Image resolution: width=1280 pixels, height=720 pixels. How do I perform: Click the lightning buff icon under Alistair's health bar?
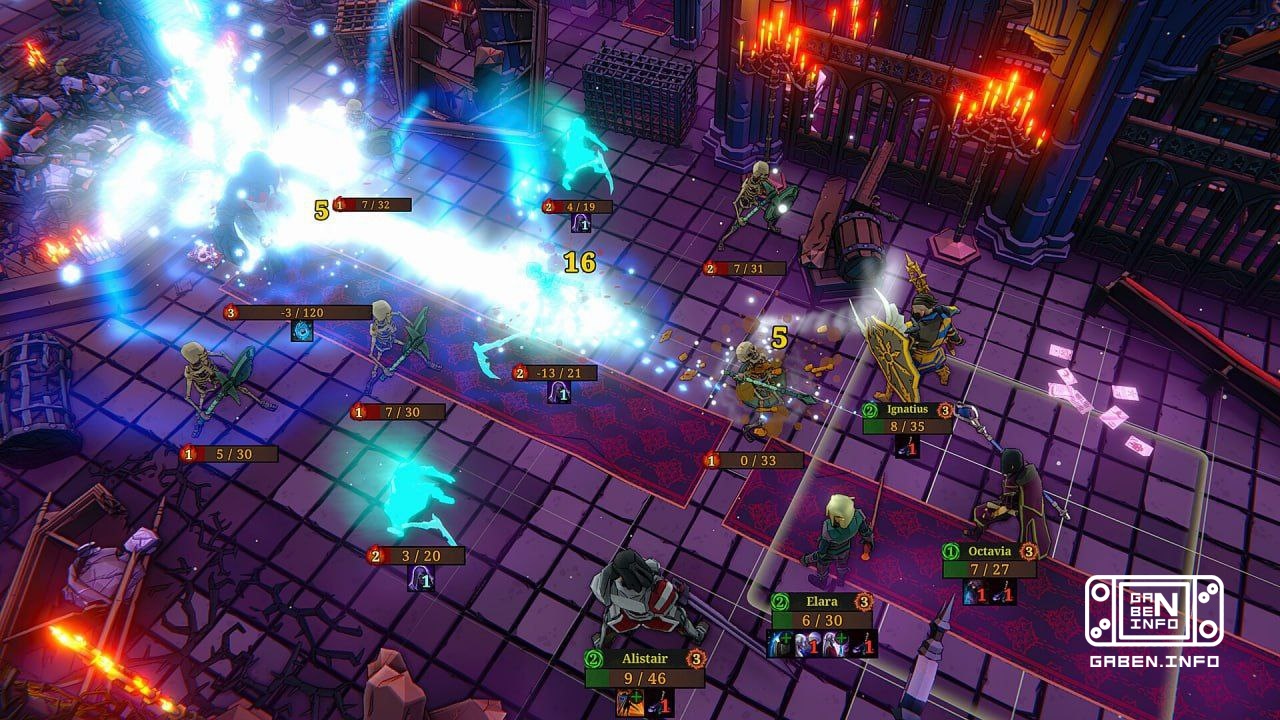pos(630,703)
